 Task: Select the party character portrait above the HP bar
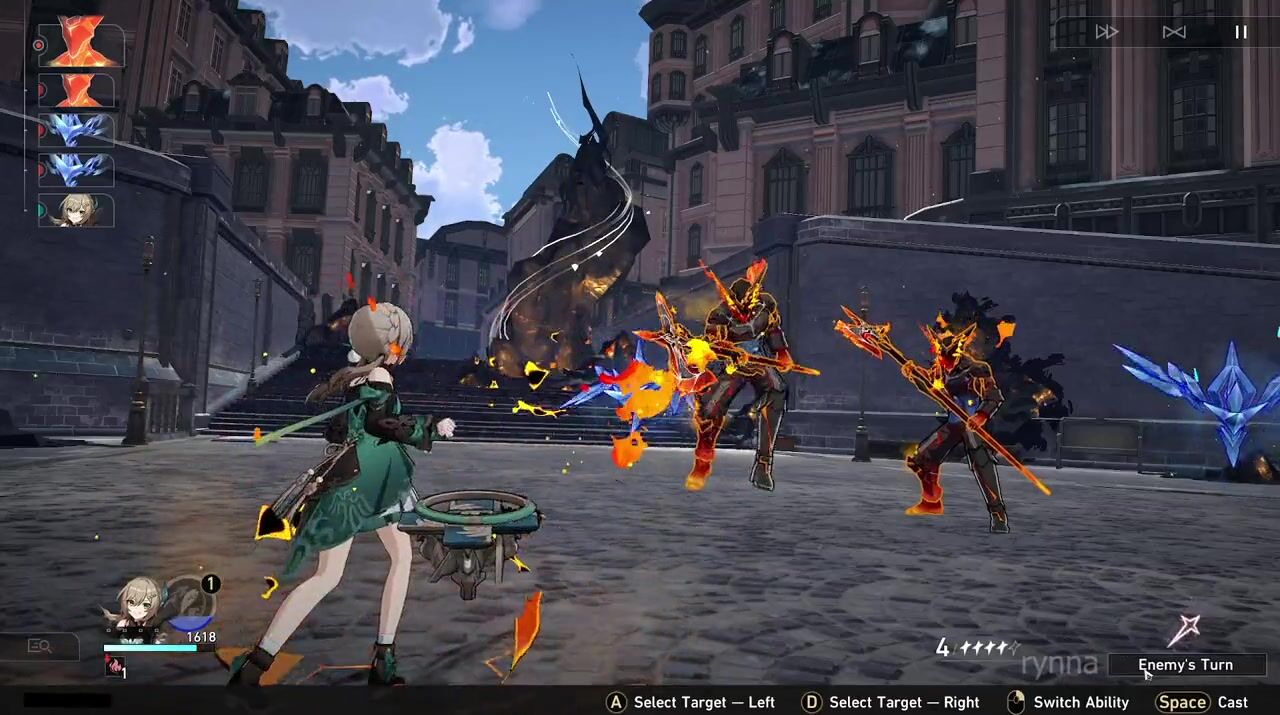point(137,605)
